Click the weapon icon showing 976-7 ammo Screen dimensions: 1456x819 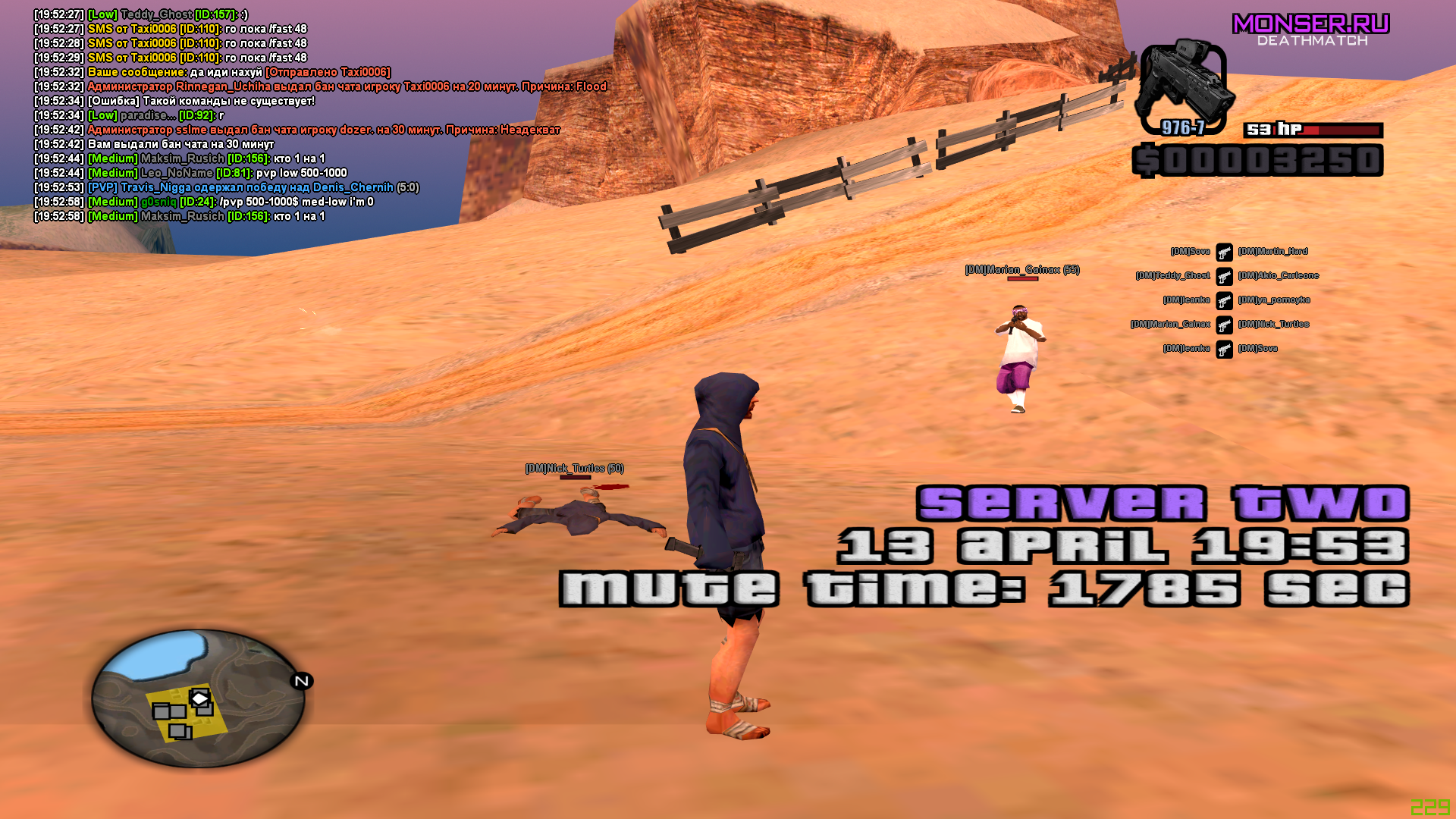(1187, 83)
